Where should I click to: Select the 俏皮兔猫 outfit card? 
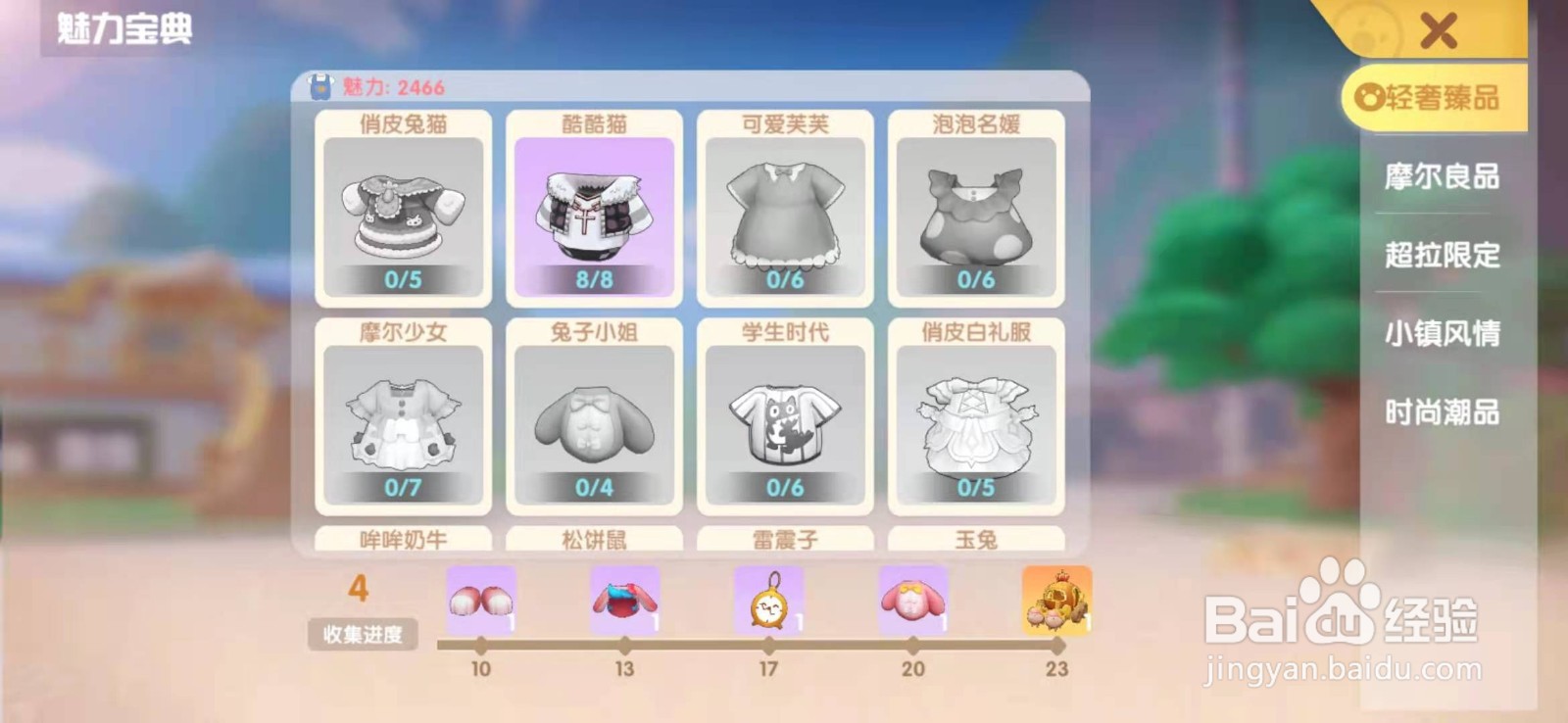coord(403,208)
